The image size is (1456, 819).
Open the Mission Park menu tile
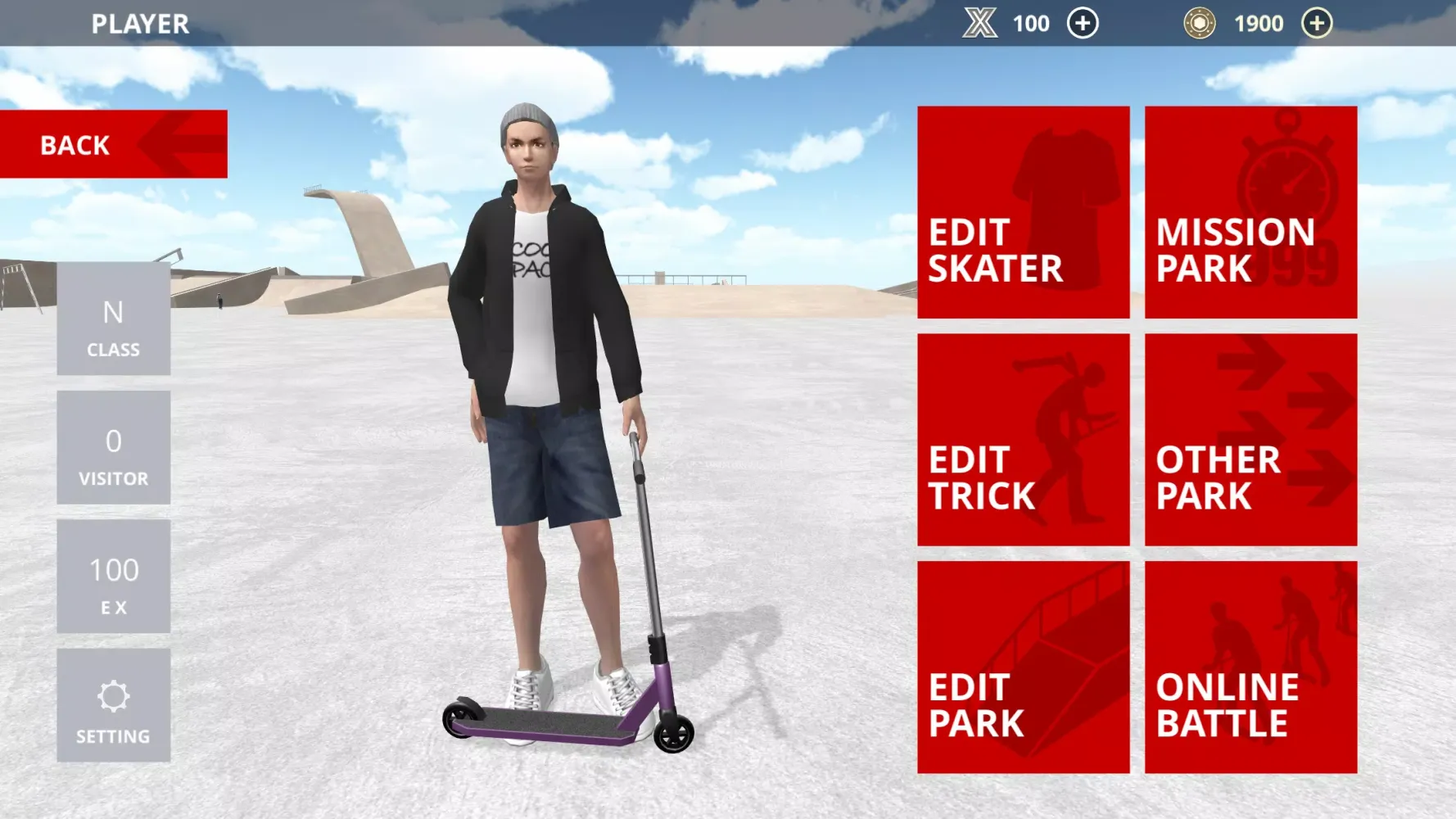pyautogui.click(x=1250, y=213)
